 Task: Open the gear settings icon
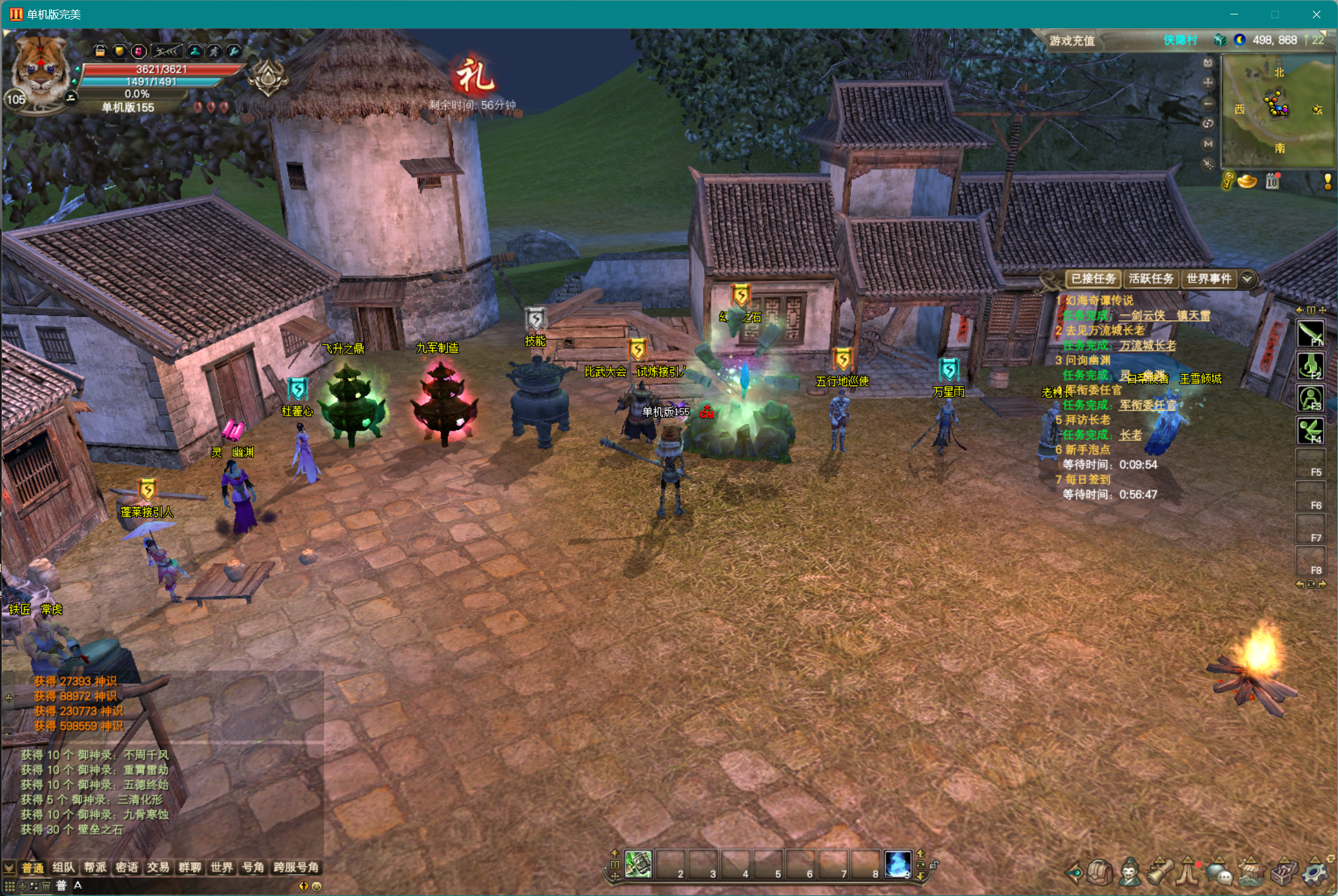[1315, 872]
